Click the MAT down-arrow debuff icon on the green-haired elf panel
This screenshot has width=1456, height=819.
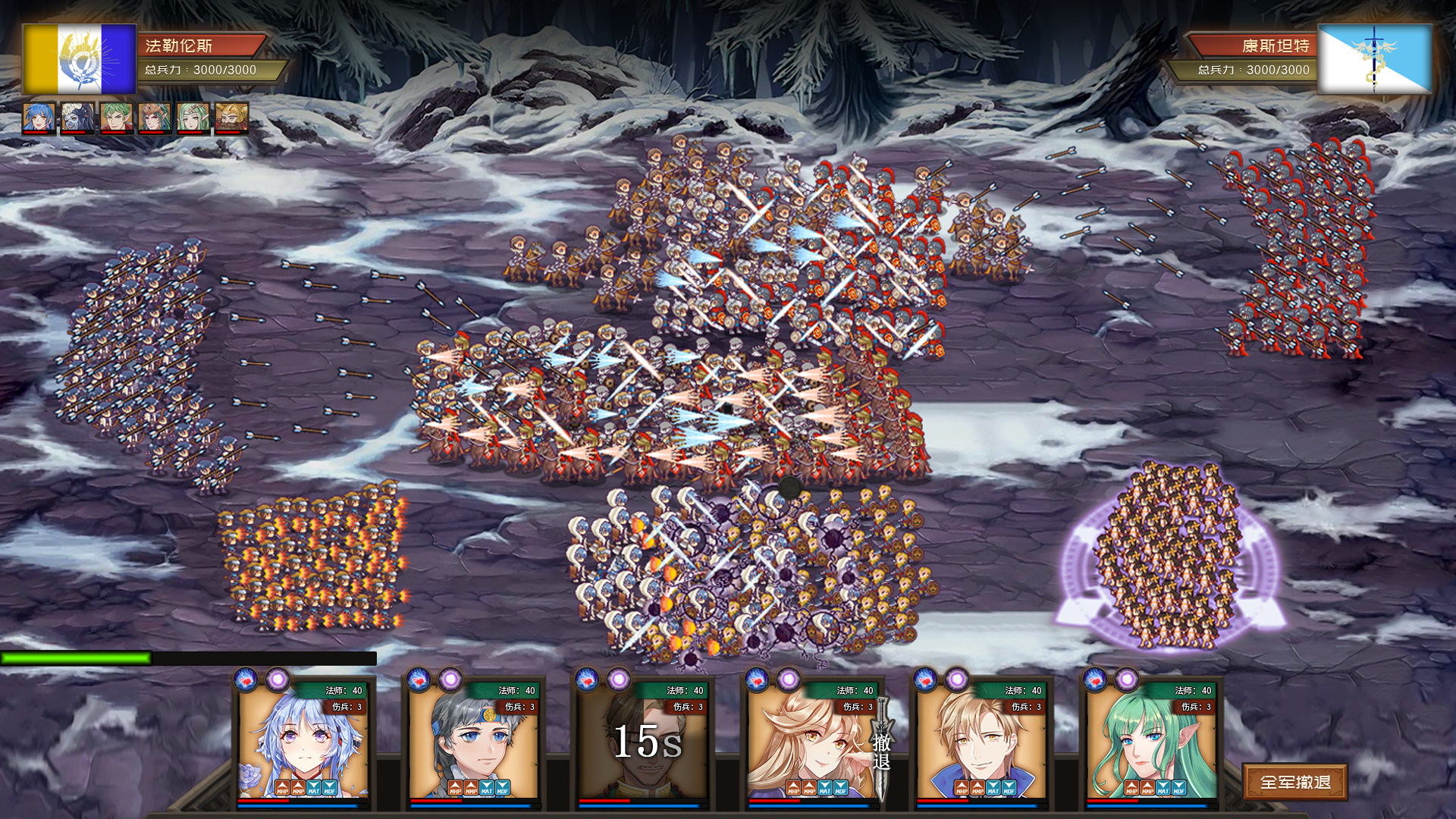coord(1163,787)
